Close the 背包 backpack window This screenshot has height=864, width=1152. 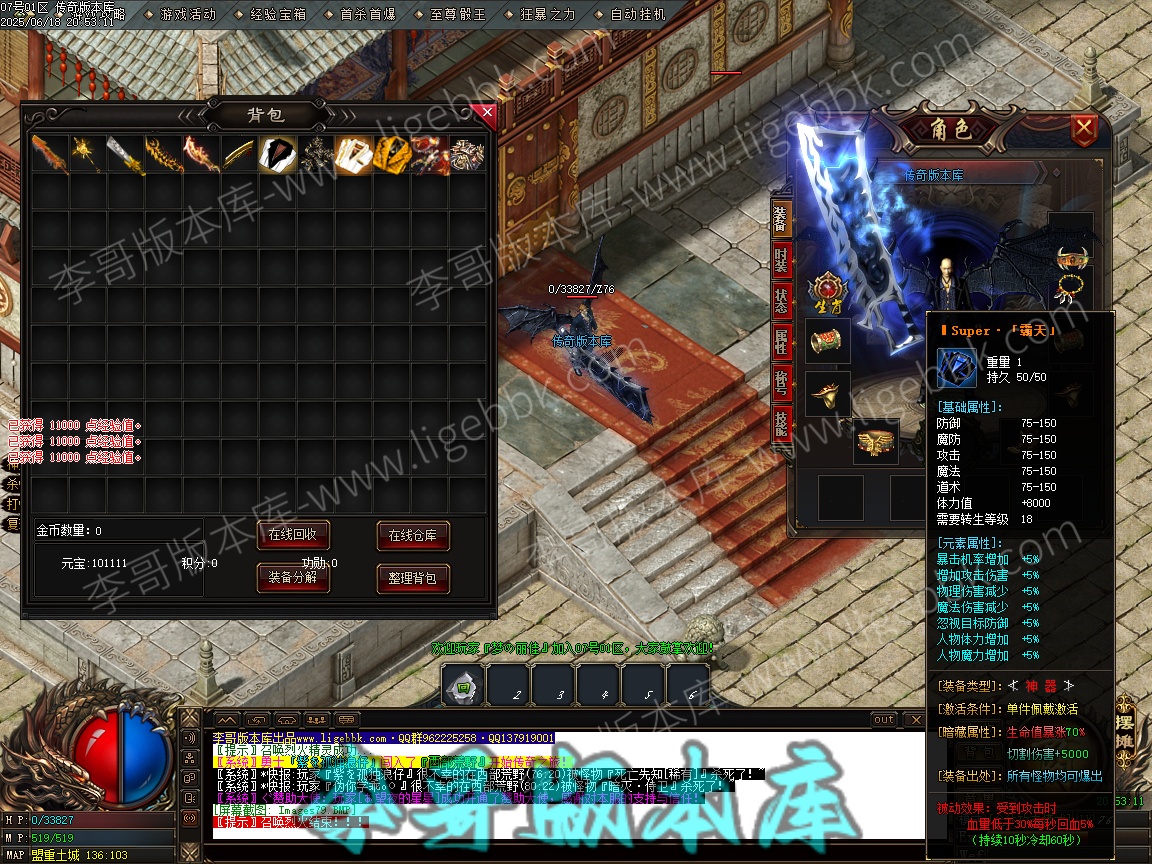point(487,113)
